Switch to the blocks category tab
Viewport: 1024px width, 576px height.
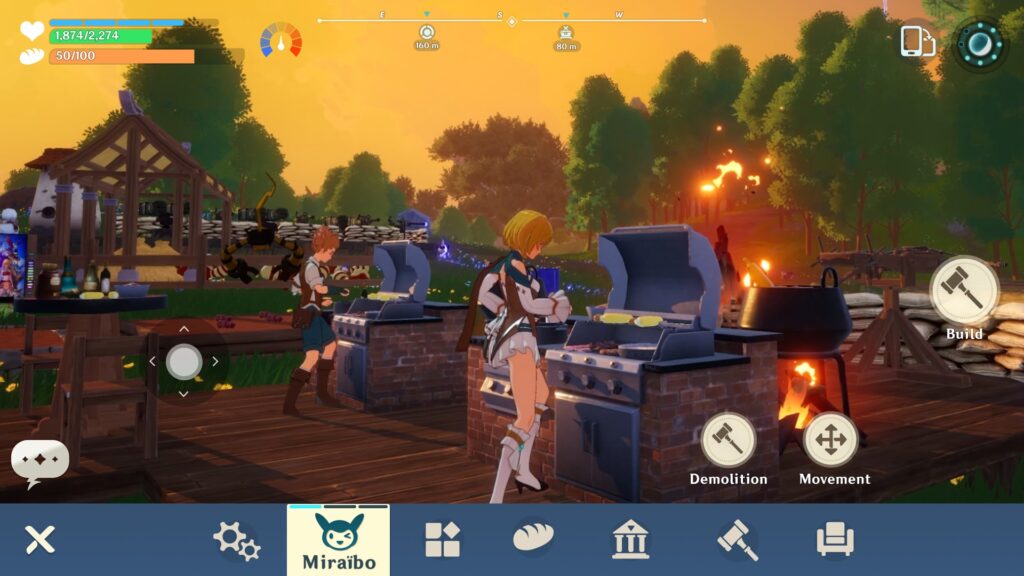tap(442, 540)
